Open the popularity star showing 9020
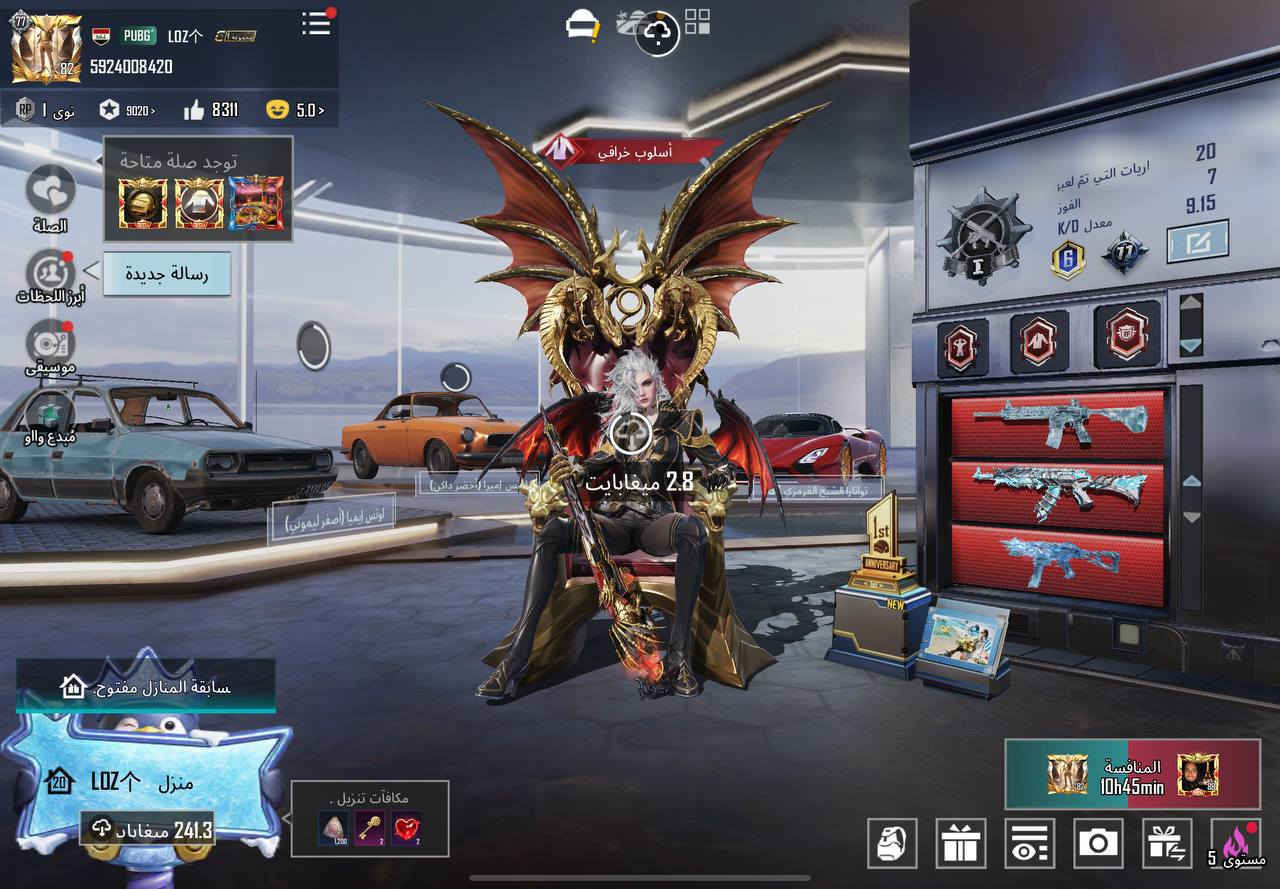Image resolution: width=1280 pixels, height=889 pixels. (127, 110)
